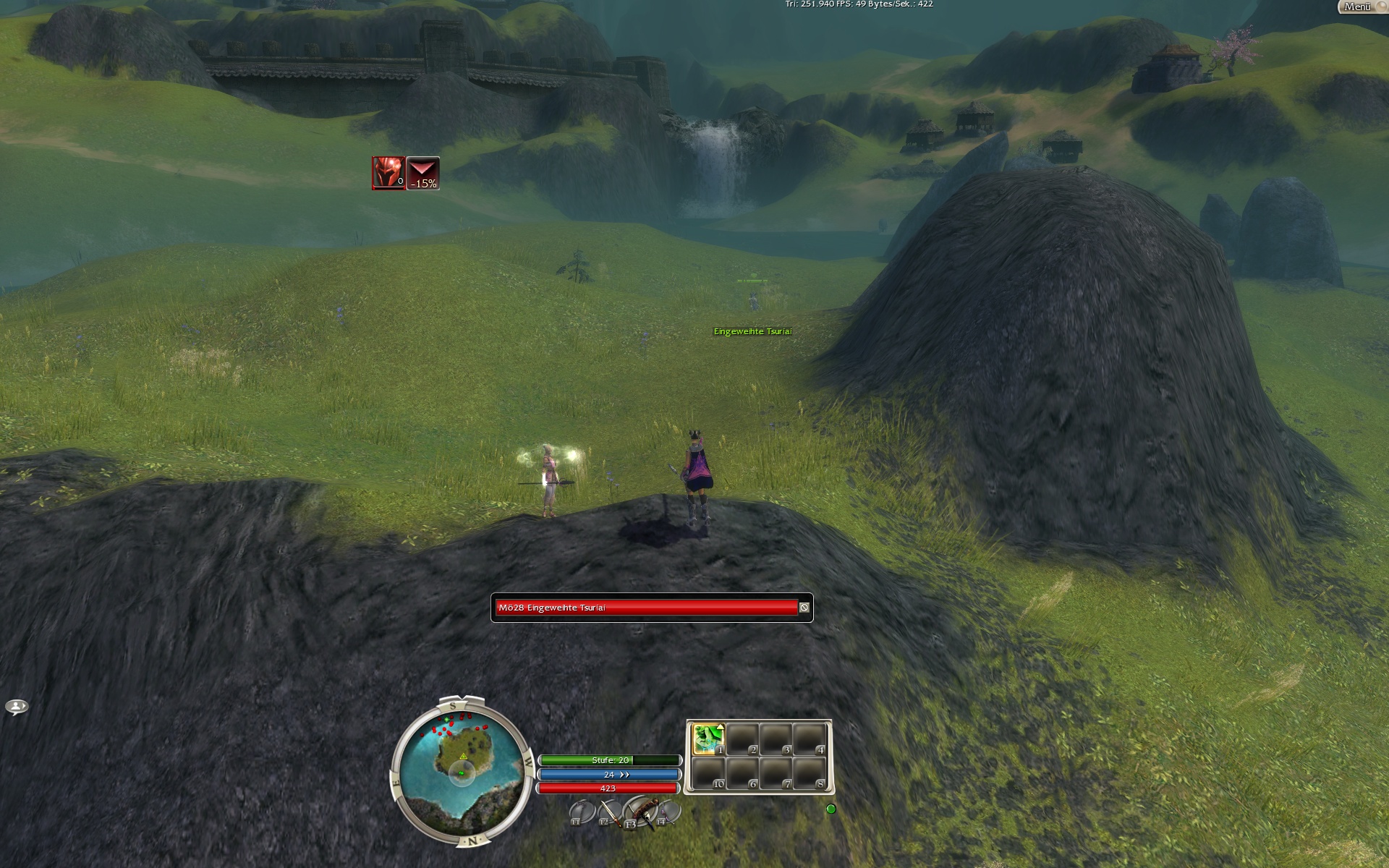The width and height of the screenshot is (1389, 868).
Task: Inspect the -15% death penalty icon
Action: click(x=423, y=173)
